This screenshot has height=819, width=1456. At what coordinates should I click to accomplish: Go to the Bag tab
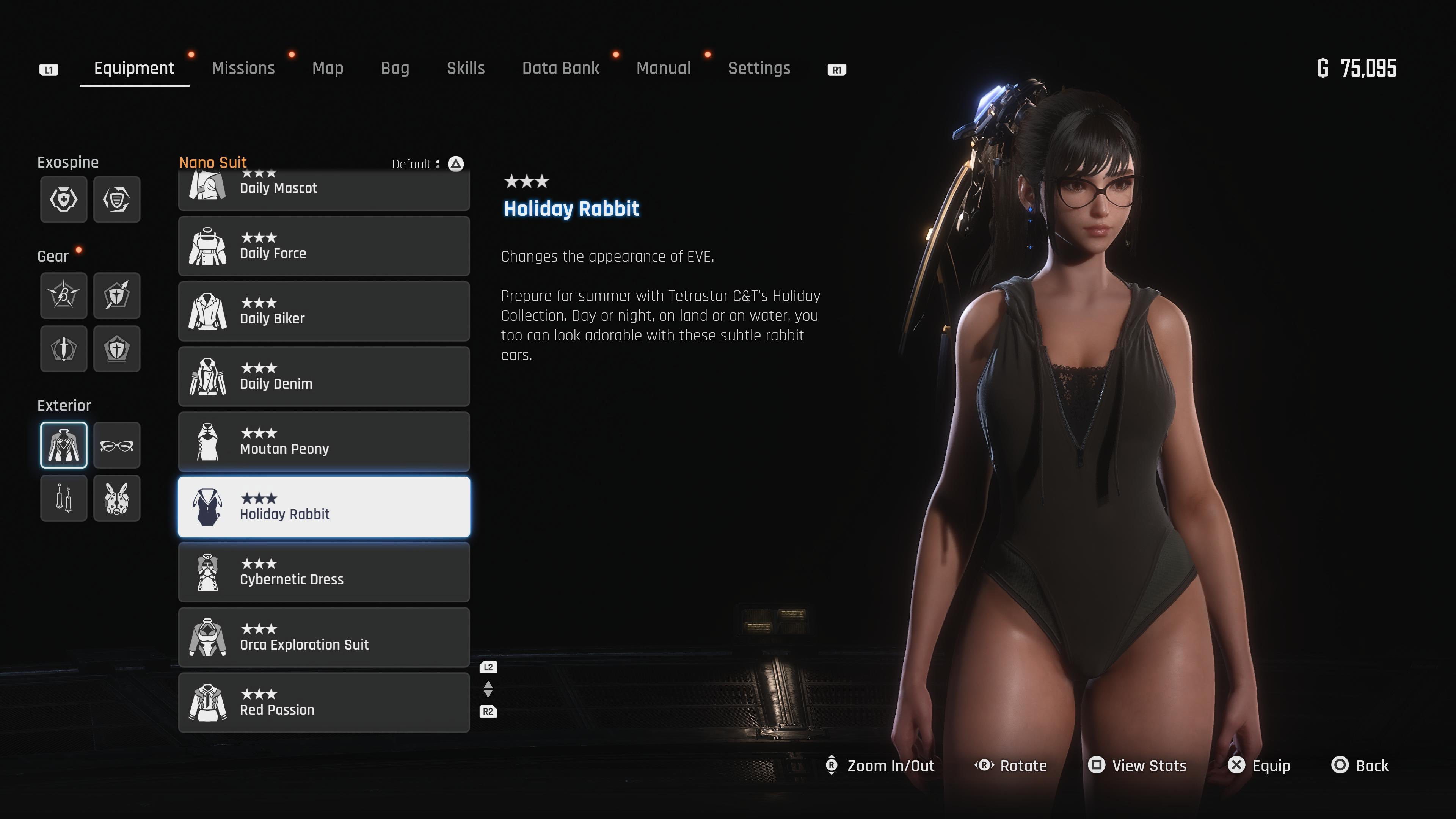point(395,68)
